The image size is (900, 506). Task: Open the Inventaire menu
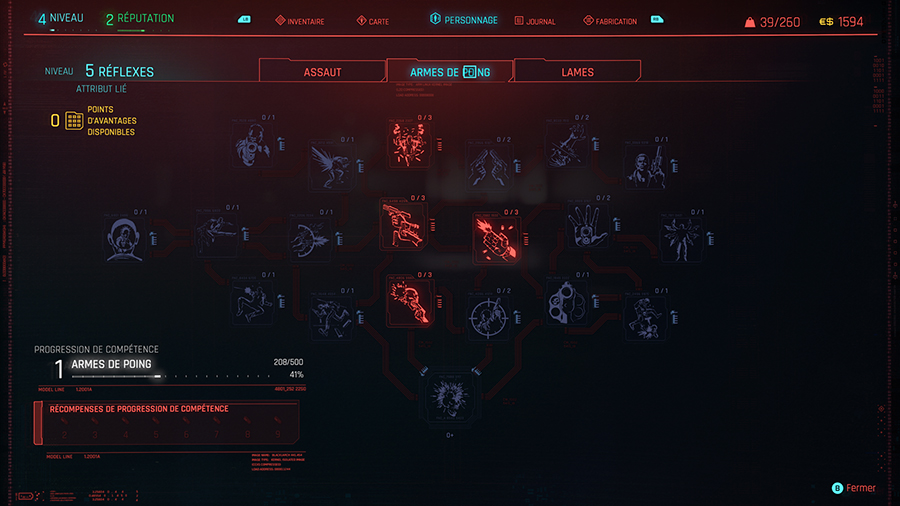pyautogui.click(x=300, y=21)
